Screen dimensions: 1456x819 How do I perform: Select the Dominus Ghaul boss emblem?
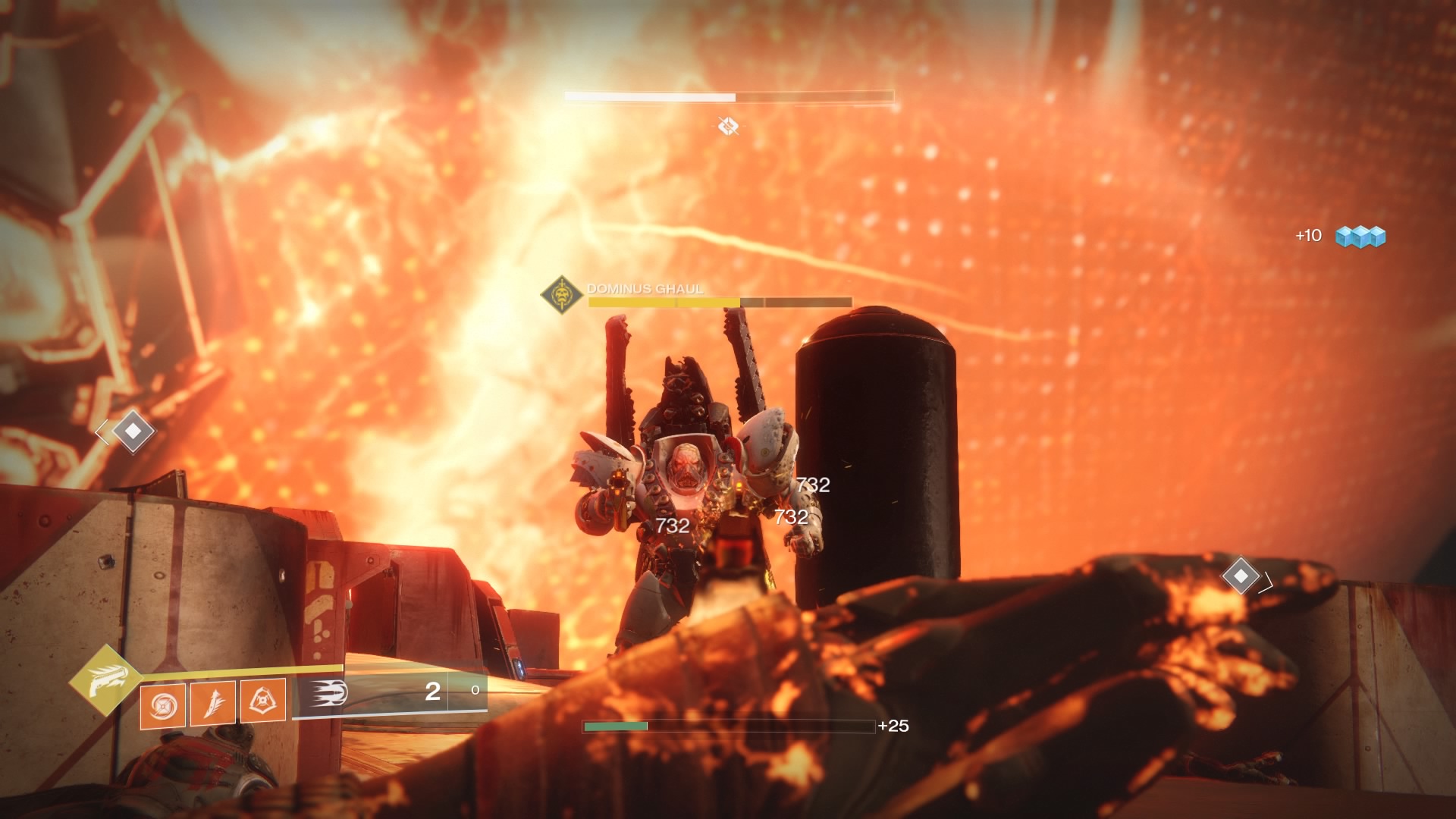tap(561, 294)
